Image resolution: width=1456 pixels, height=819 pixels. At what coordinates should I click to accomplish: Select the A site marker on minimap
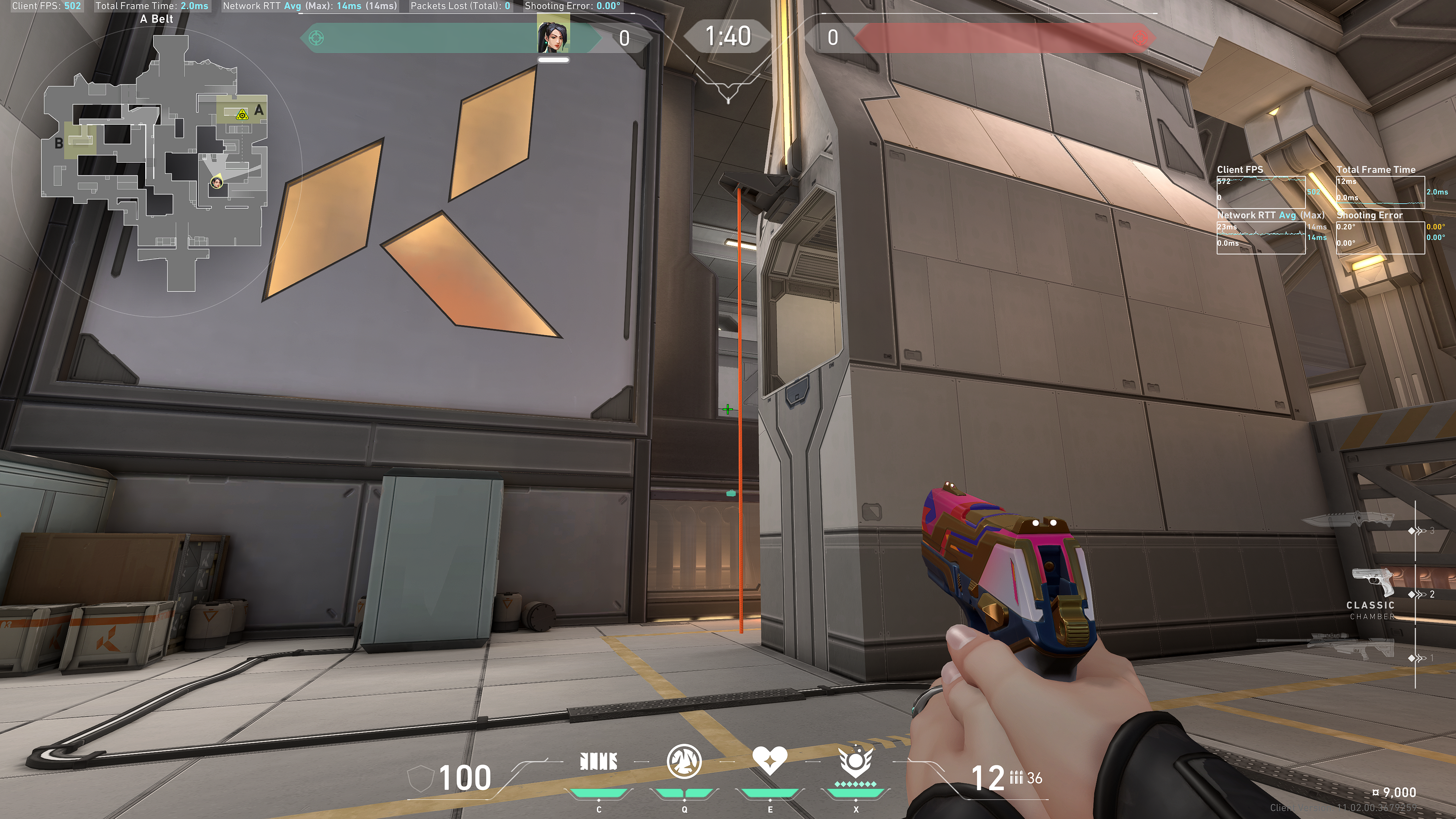259,110
